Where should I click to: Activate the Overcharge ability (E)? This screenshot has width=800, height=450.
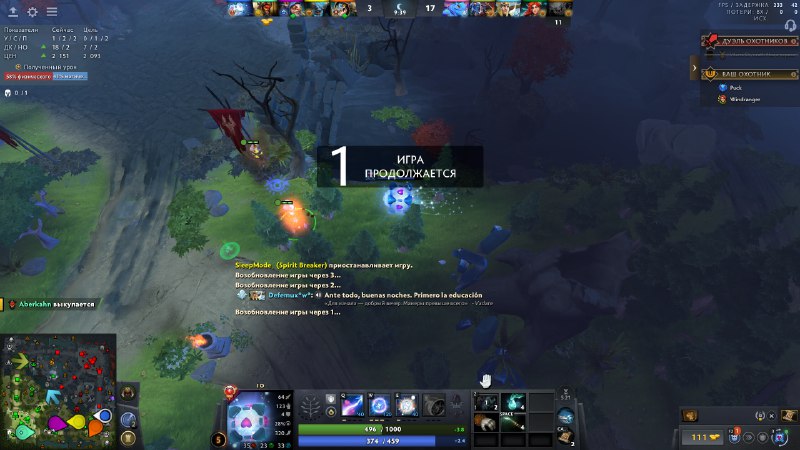(x=408, y=405)
